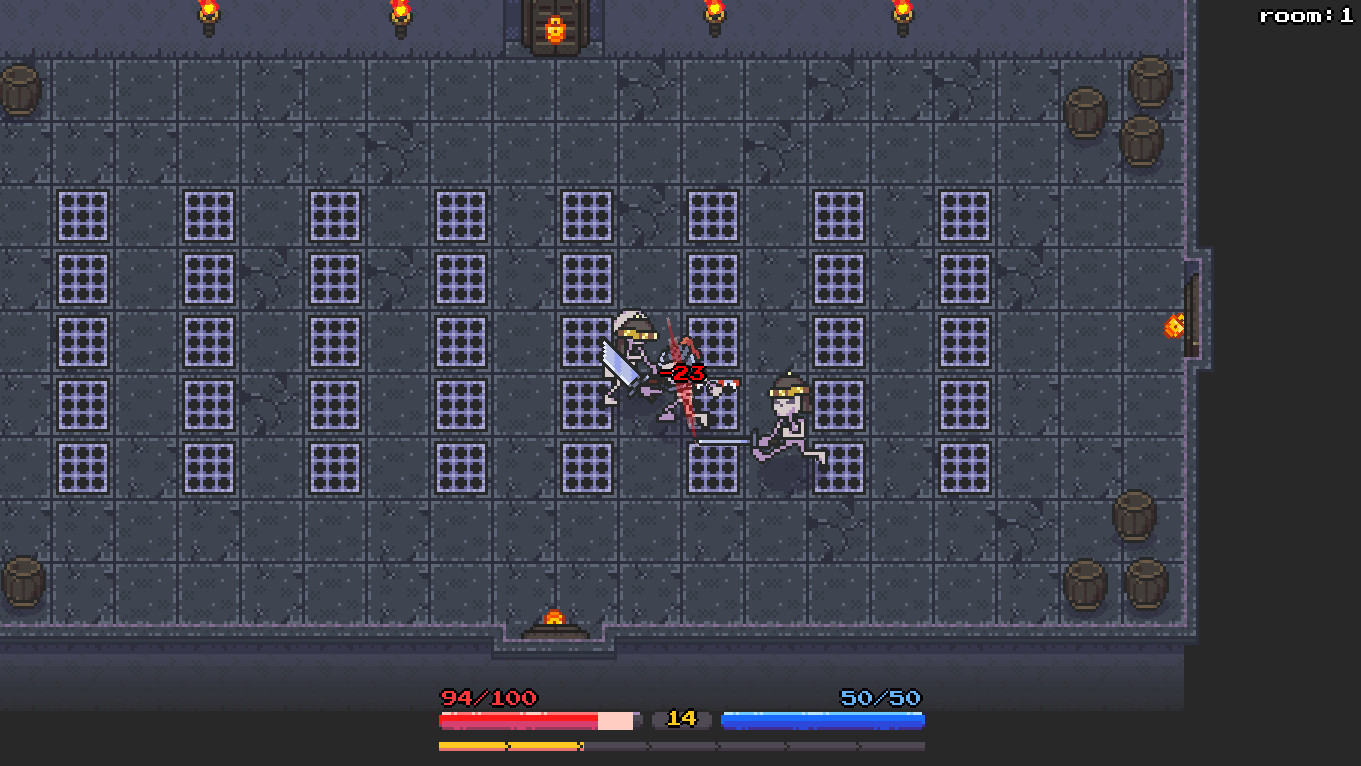Viewport: 1361px width, 766px height.
Task: Click the blue mana bar
Action: [822, 719]
